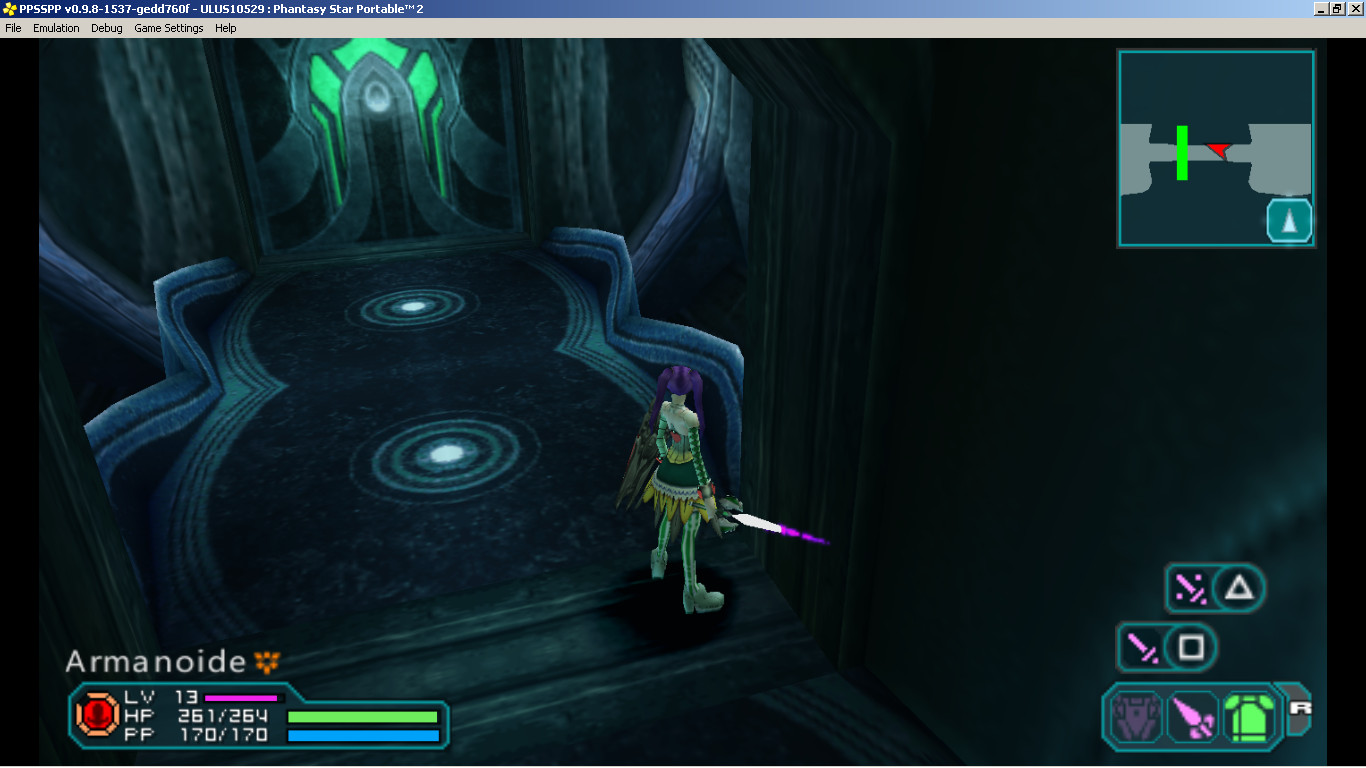Click the red character portrait emblem
Screen dimensions: 1366x768
[x=98, y=715]
